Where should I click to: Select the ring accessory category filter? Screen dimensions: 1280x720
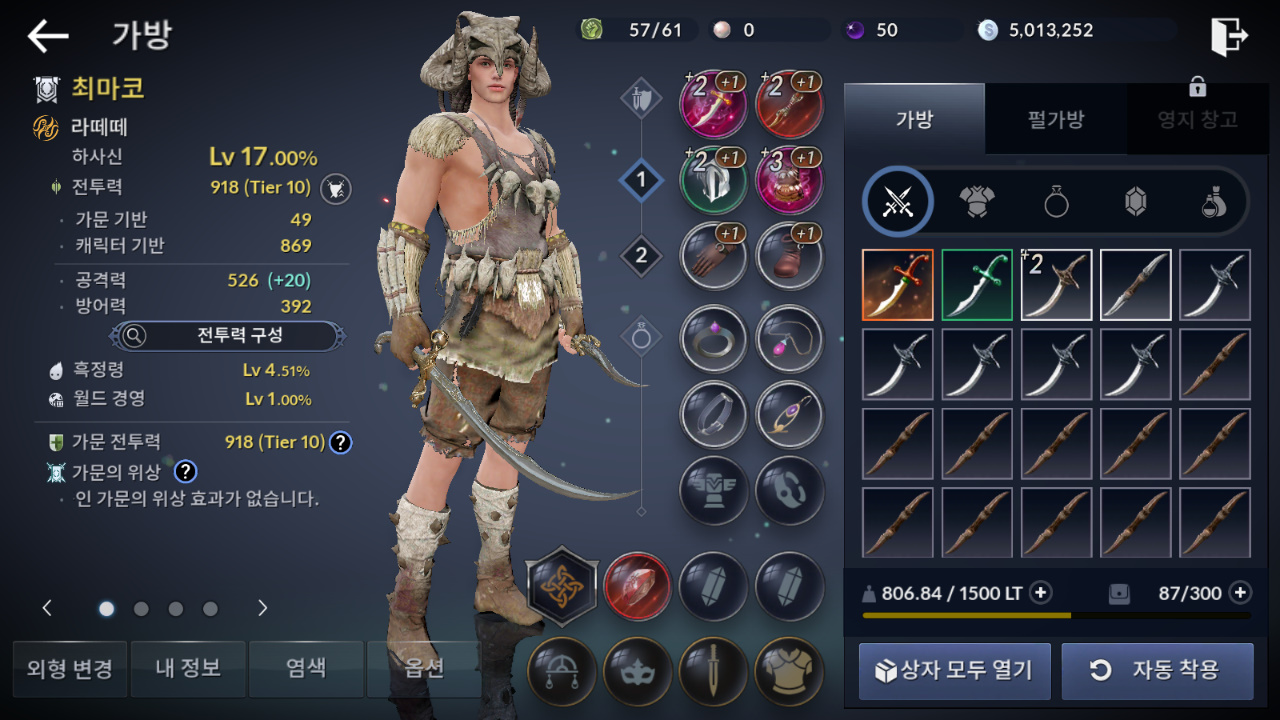coord(1056,202)
